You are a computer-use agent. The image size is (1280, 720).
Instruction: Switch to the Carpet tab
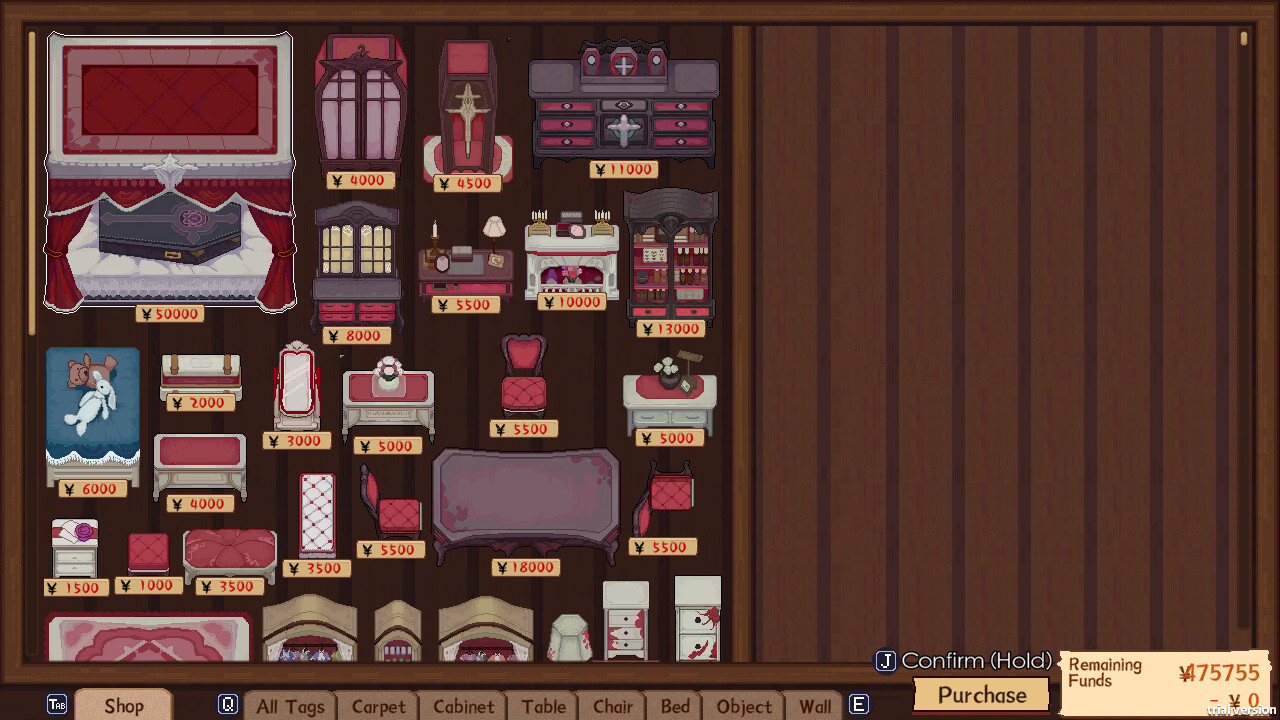pyautogui.click(x=378, y=707)
